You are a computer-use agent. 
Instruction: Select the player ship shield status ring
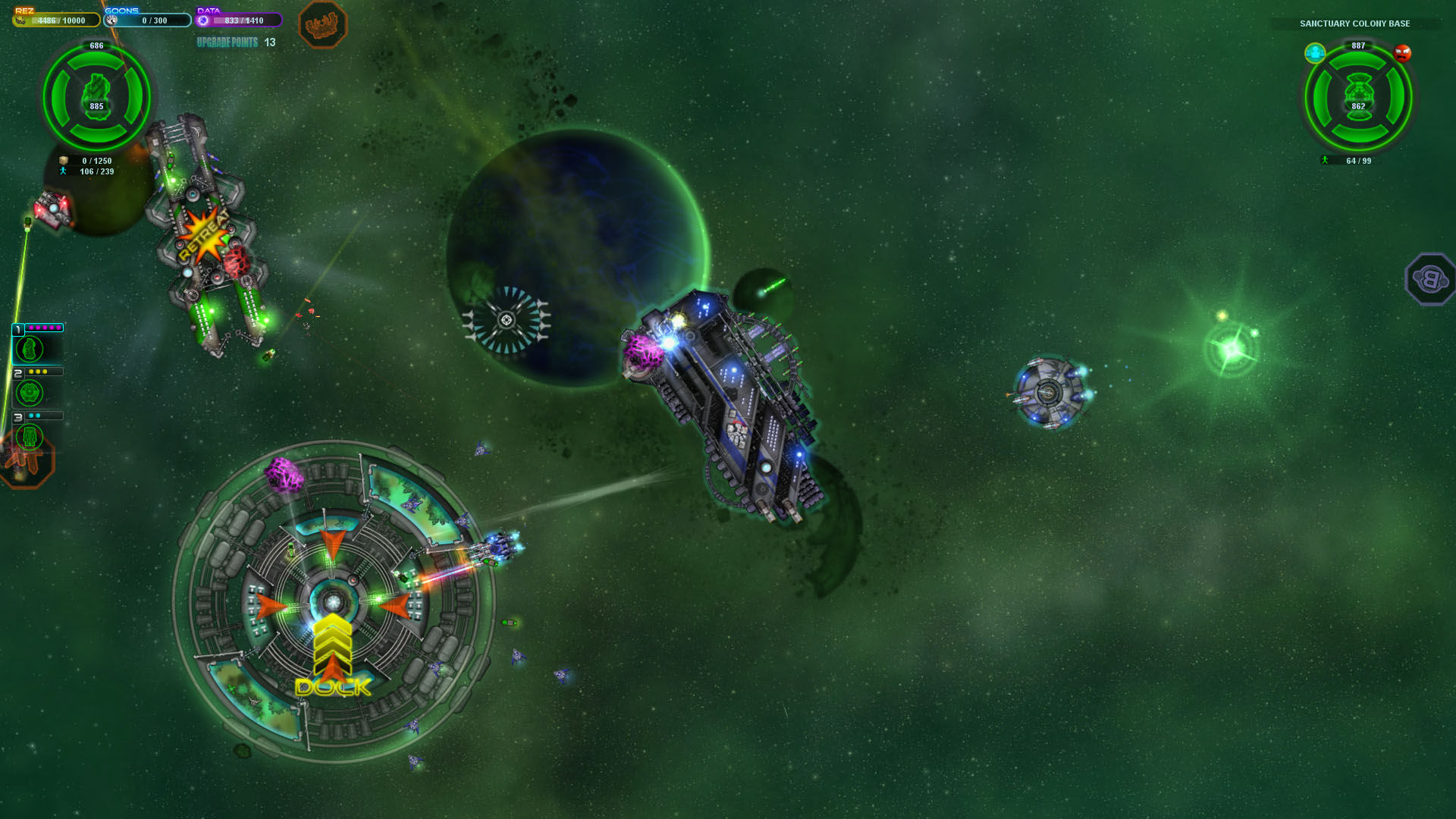[96, 97]
